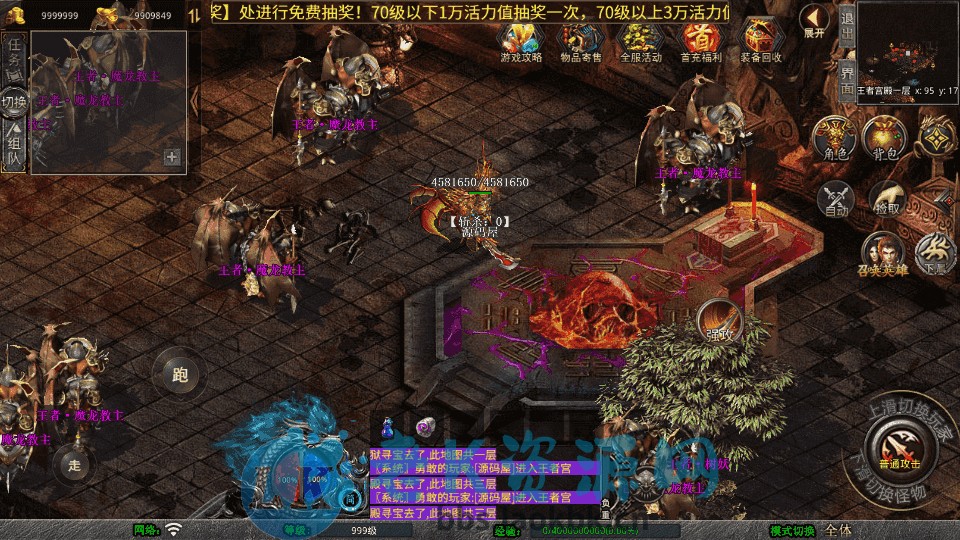Tap the 下层 lower-floor button

point(936,254)
